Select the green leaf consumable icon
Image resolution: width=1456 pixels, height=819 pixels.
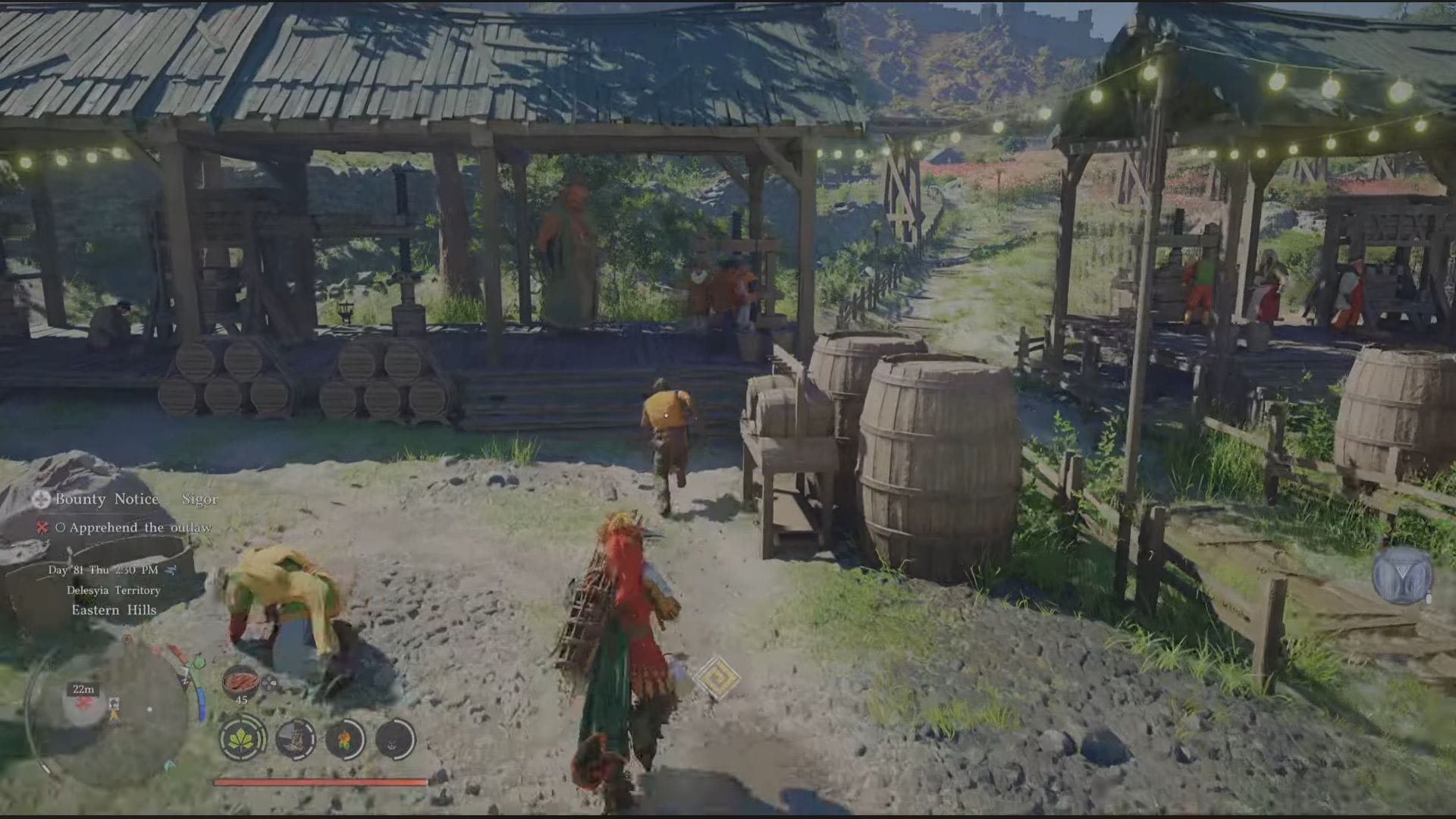click(x=240, y=740)
